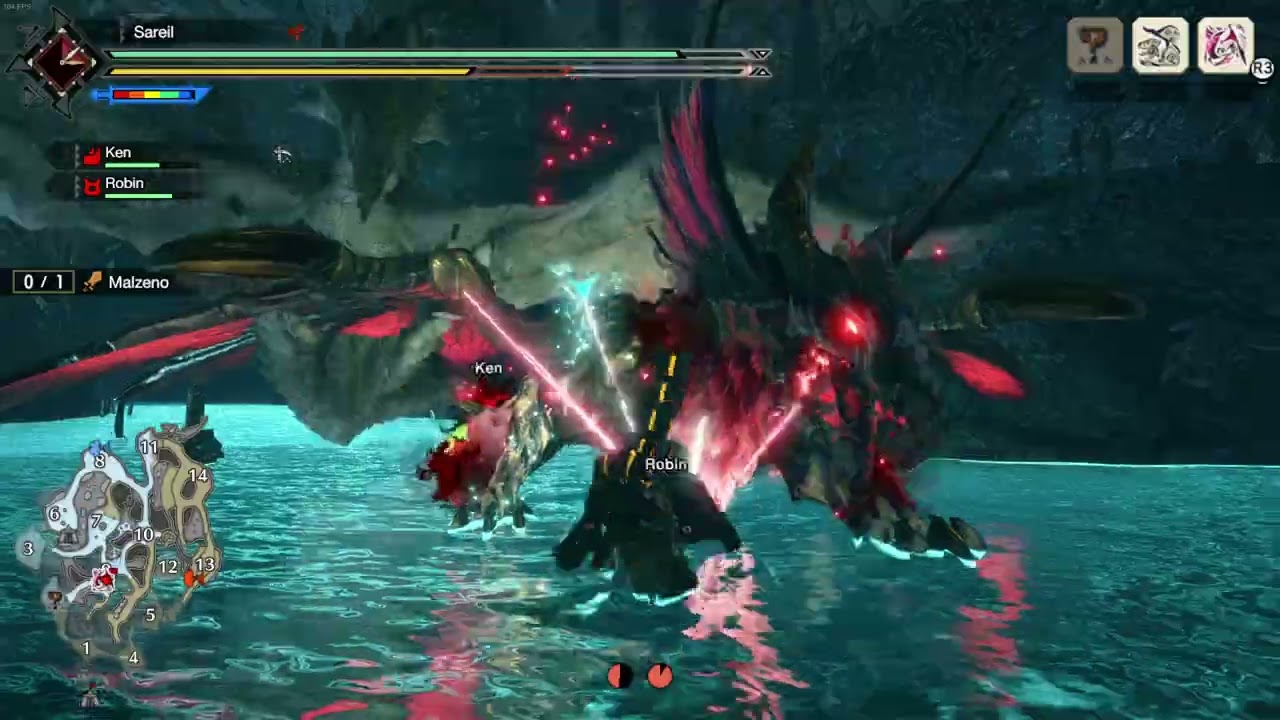Select the Malzeno quest objective text
Screen dimensions: 1280x720
138,282
